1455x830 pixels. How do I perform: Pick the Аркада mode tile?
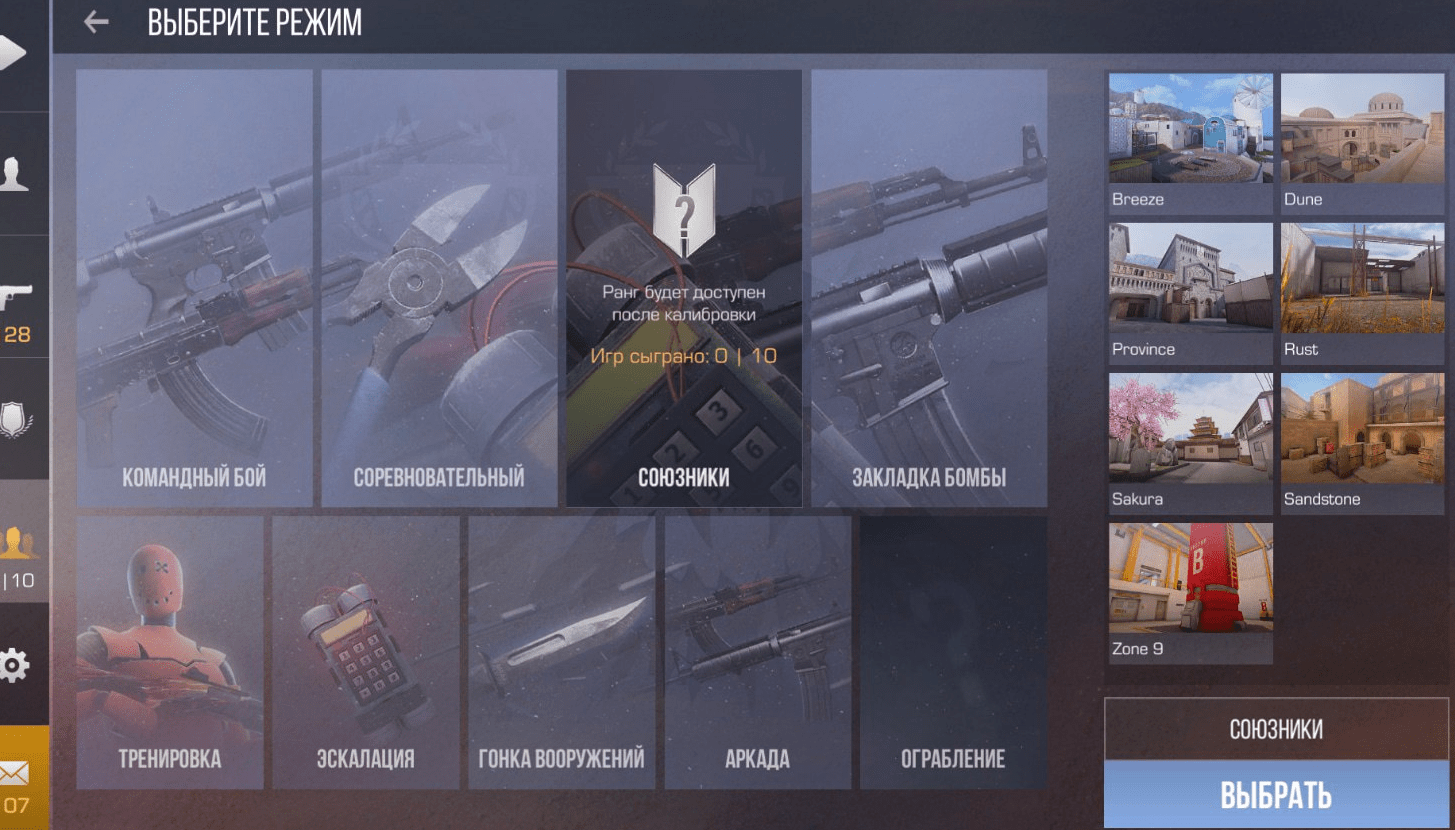point(758,652)
